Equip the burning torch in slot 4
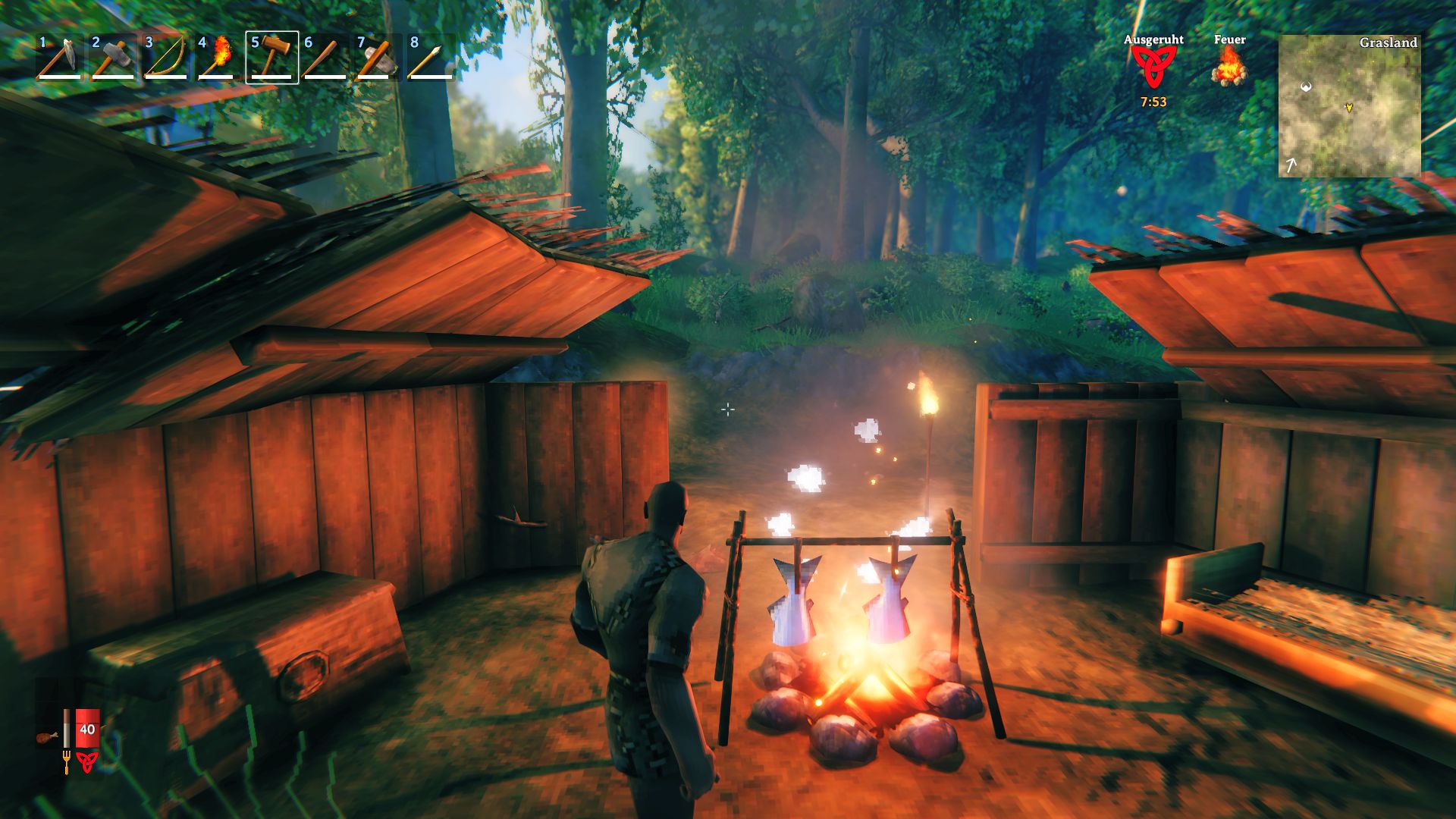Screen dimensions: 1456x819 point(219,57)
